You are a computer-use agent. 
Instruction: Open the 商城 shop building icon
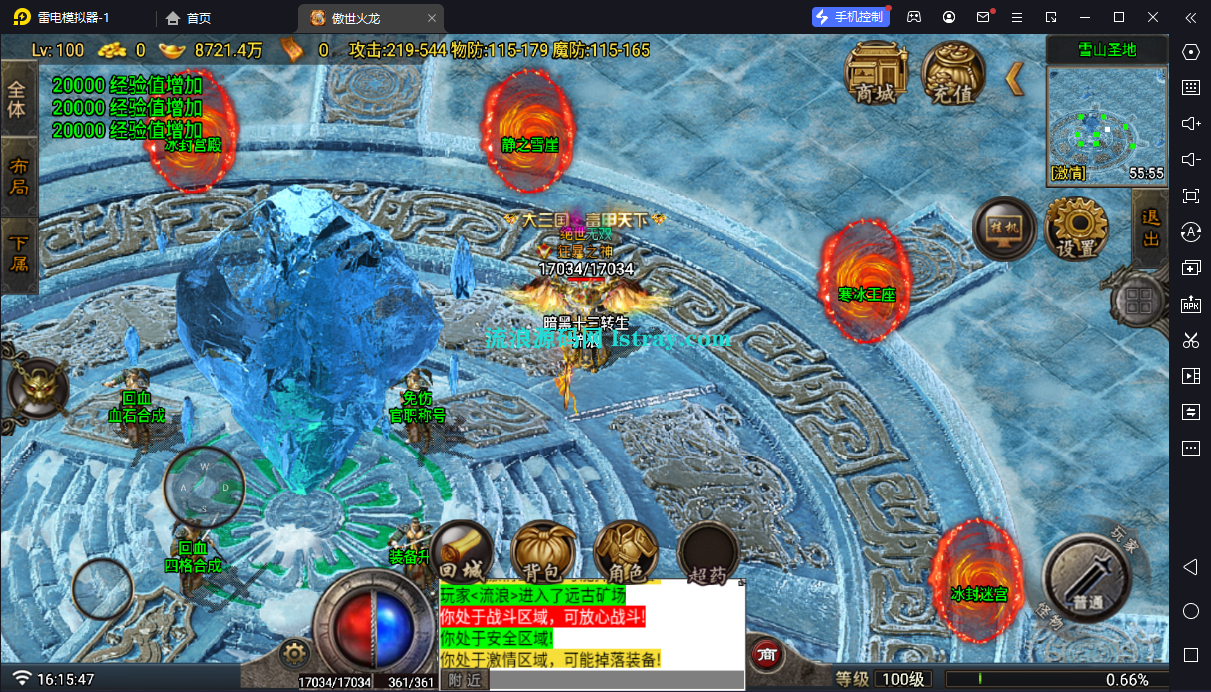click(876, 73)
